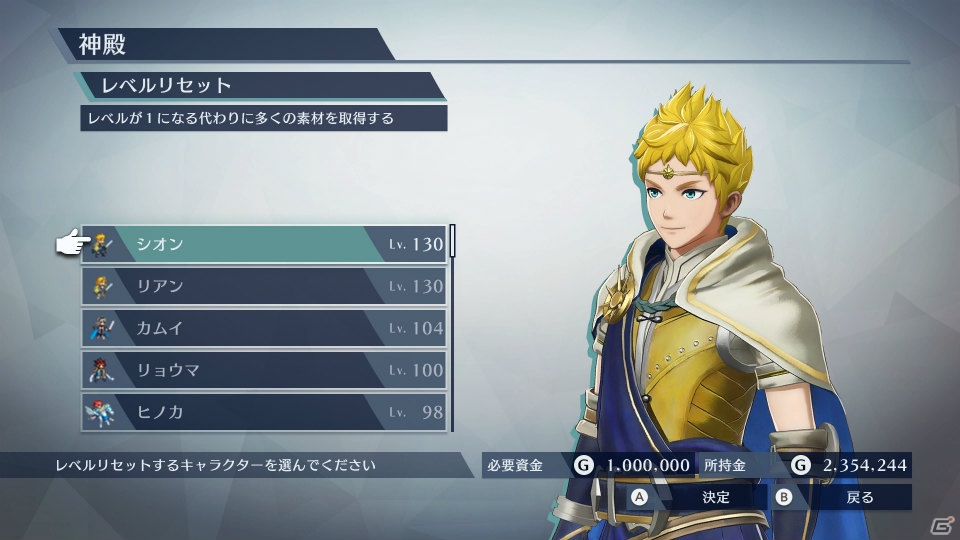
Task: Pick カムイ at level 104
Action: [263, 328]
